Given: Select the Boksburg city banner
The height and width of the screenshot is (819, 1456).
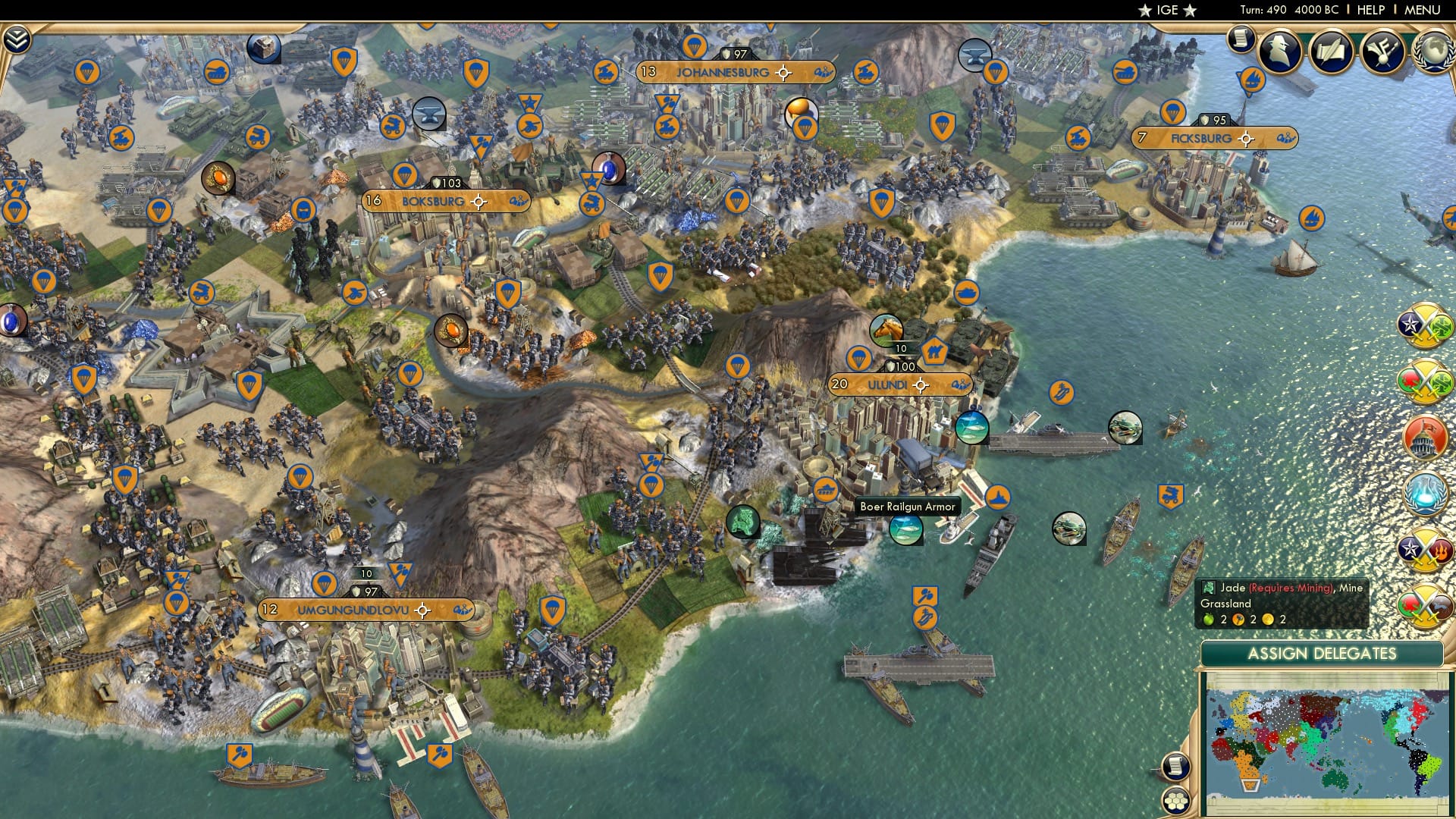Looking at the screenshot, I should click(432, 201).
